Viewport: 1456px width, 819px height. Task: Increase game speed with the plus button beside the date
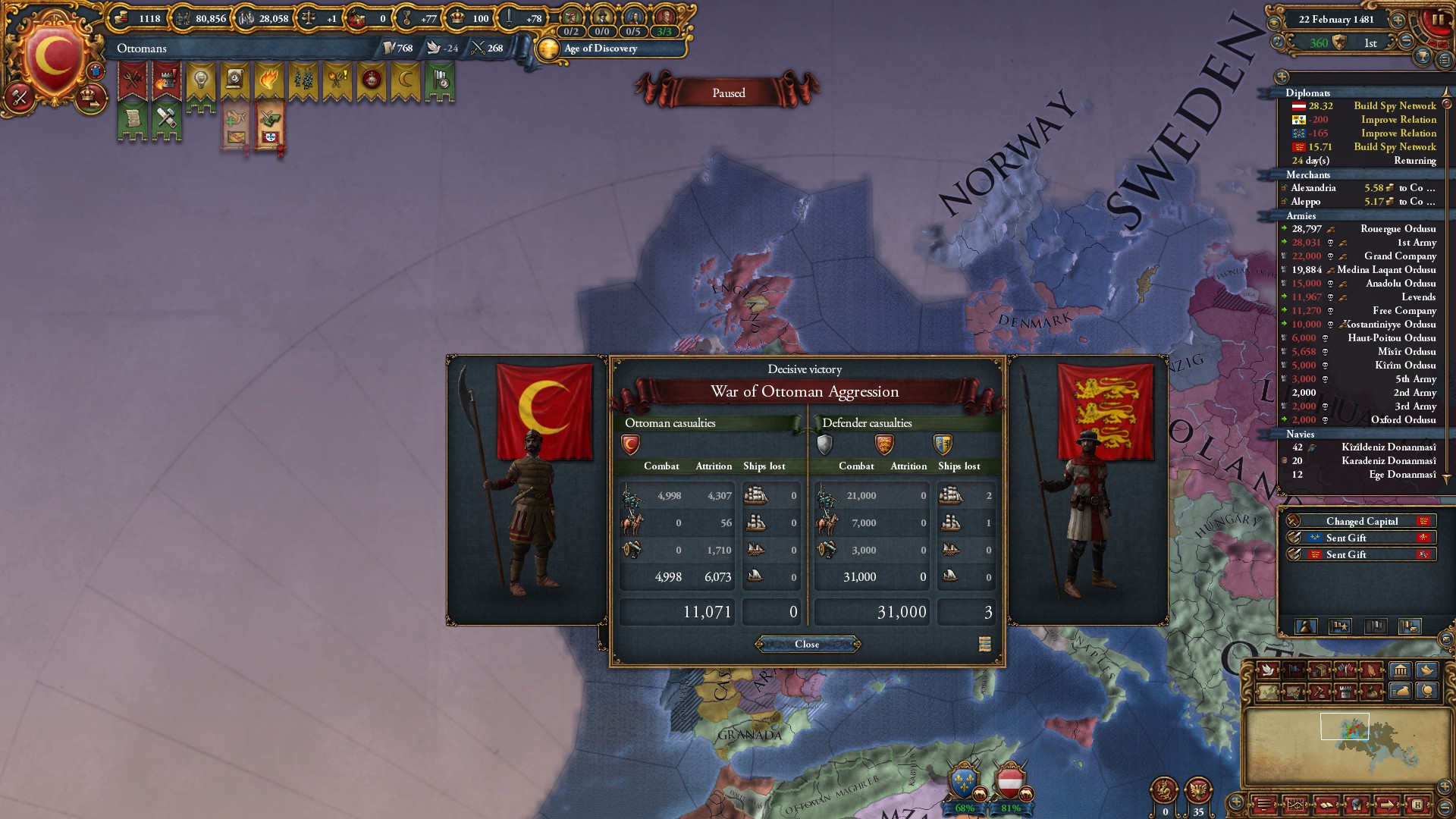click(1398, 20)
